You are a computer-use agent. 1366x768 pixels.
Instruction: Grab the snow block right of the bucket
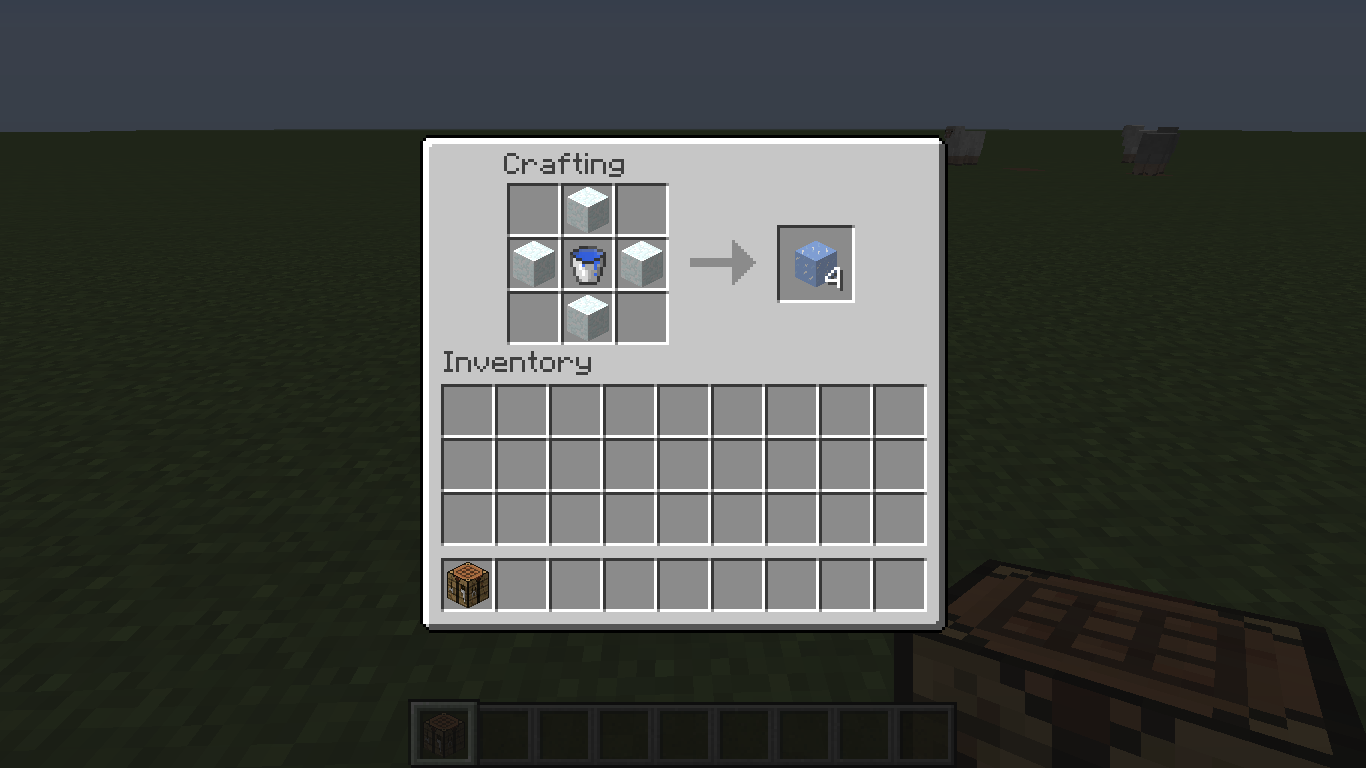pos(641,263)
